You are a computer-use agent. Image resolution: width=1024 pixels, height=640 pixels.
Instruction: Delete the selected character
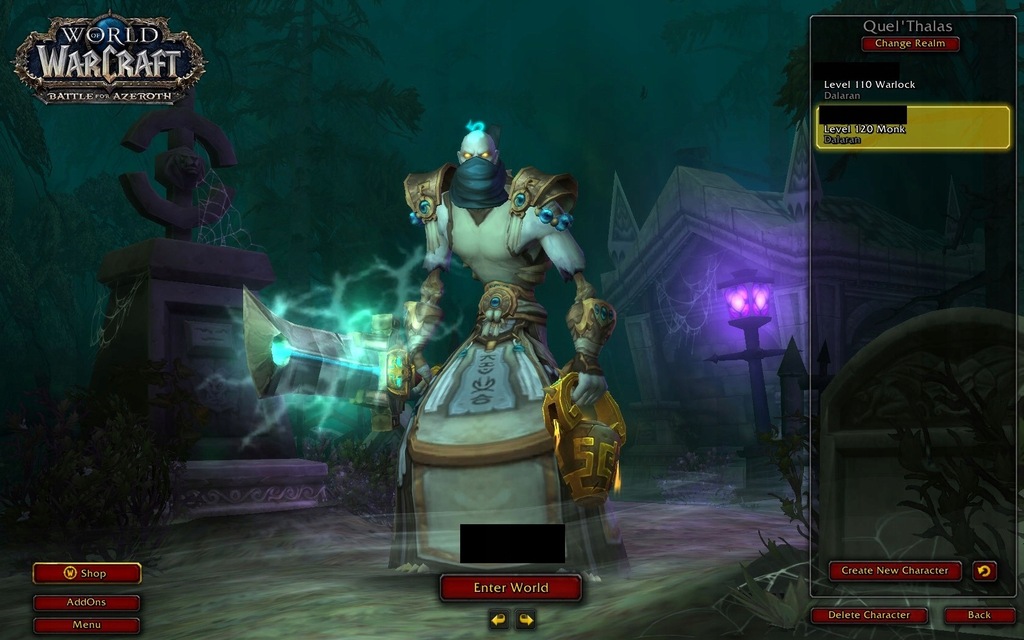[x=869, y=615]
